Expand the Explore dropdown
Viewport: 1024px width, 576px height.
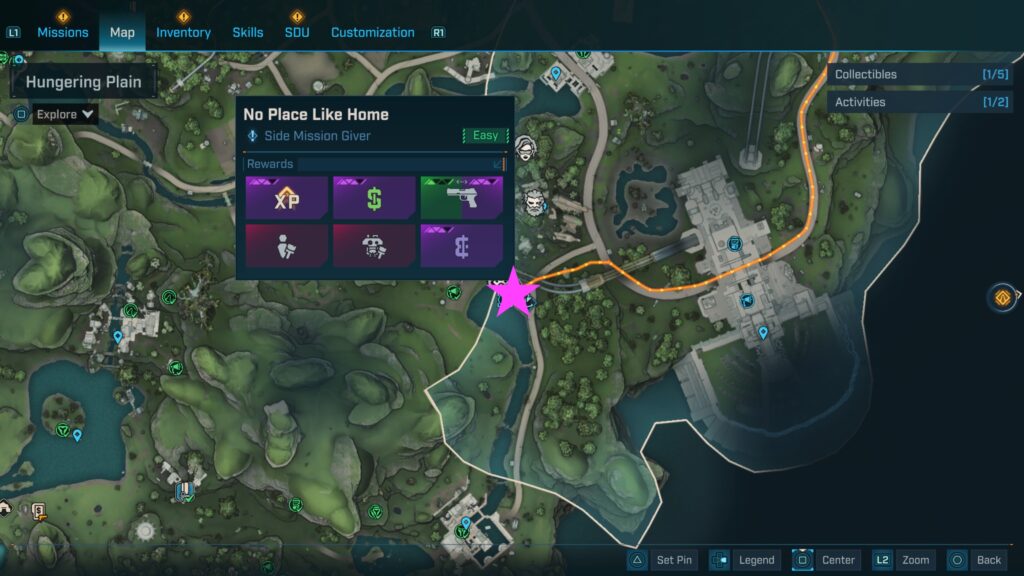(66, 114)
